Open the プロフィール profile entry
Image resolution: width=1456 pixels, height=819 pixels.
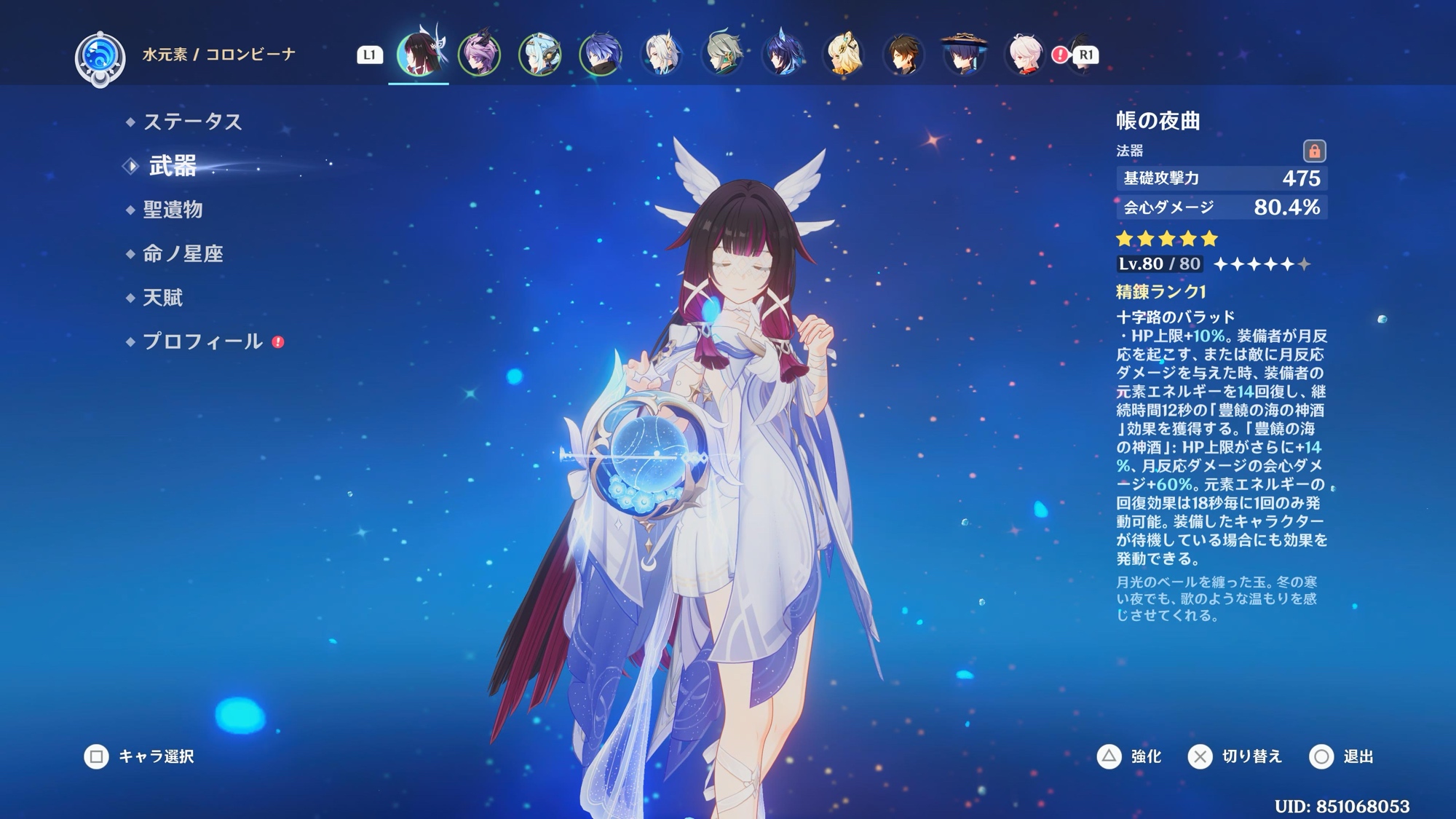[202, 341]
